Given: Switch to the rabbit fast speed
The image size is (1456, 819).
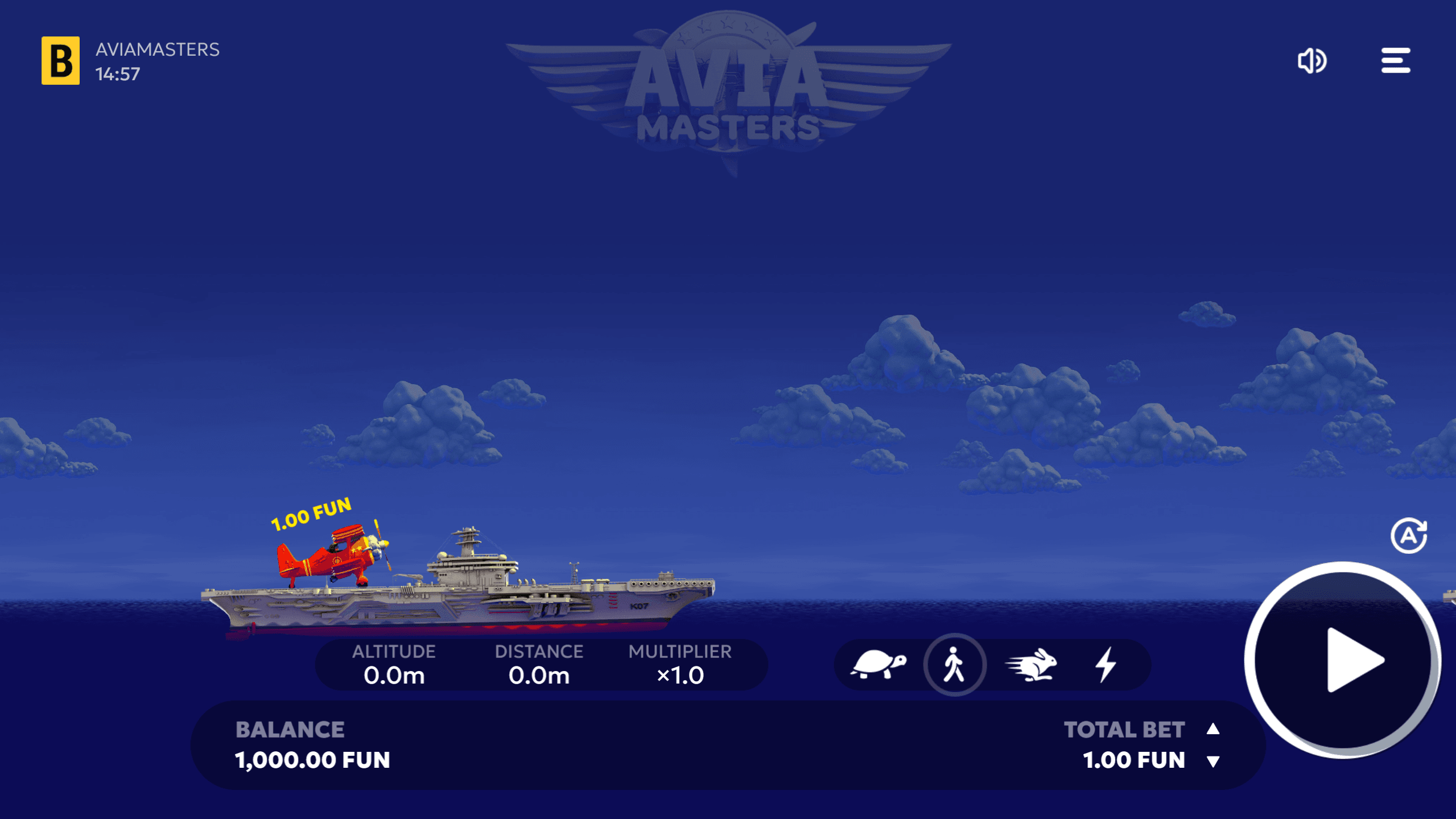Looking at the screenshot, I should tap(1031, 664).
